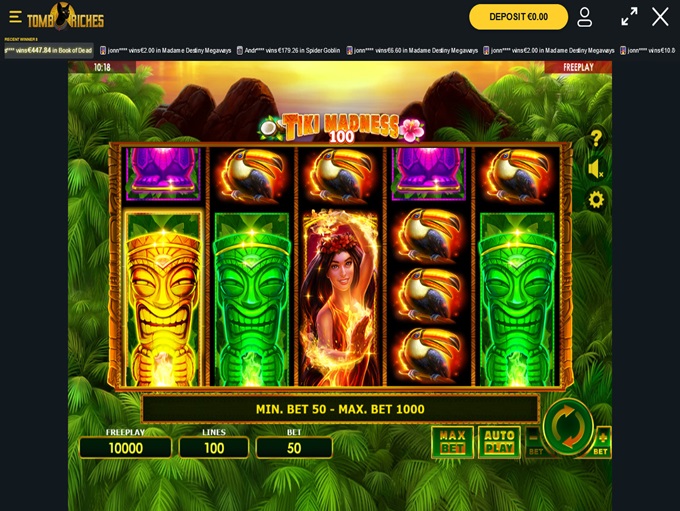The width and height of the screenshot is (680, 511).
Task: Open the question mark help screen
Action: 596,138
